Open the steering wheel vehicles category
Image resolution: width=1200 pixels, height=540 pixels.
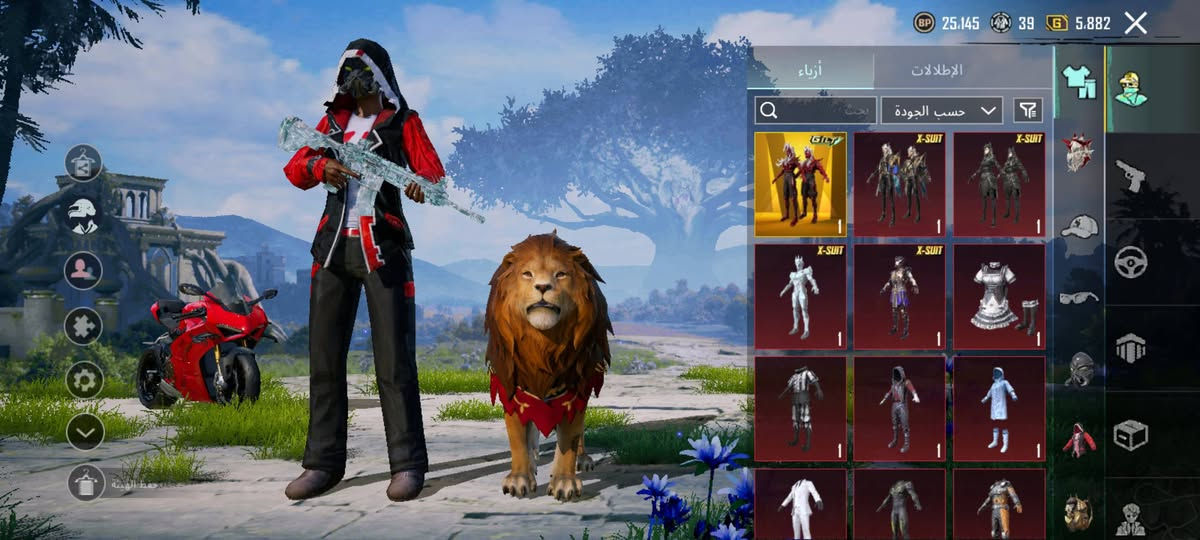(1131, 262)
